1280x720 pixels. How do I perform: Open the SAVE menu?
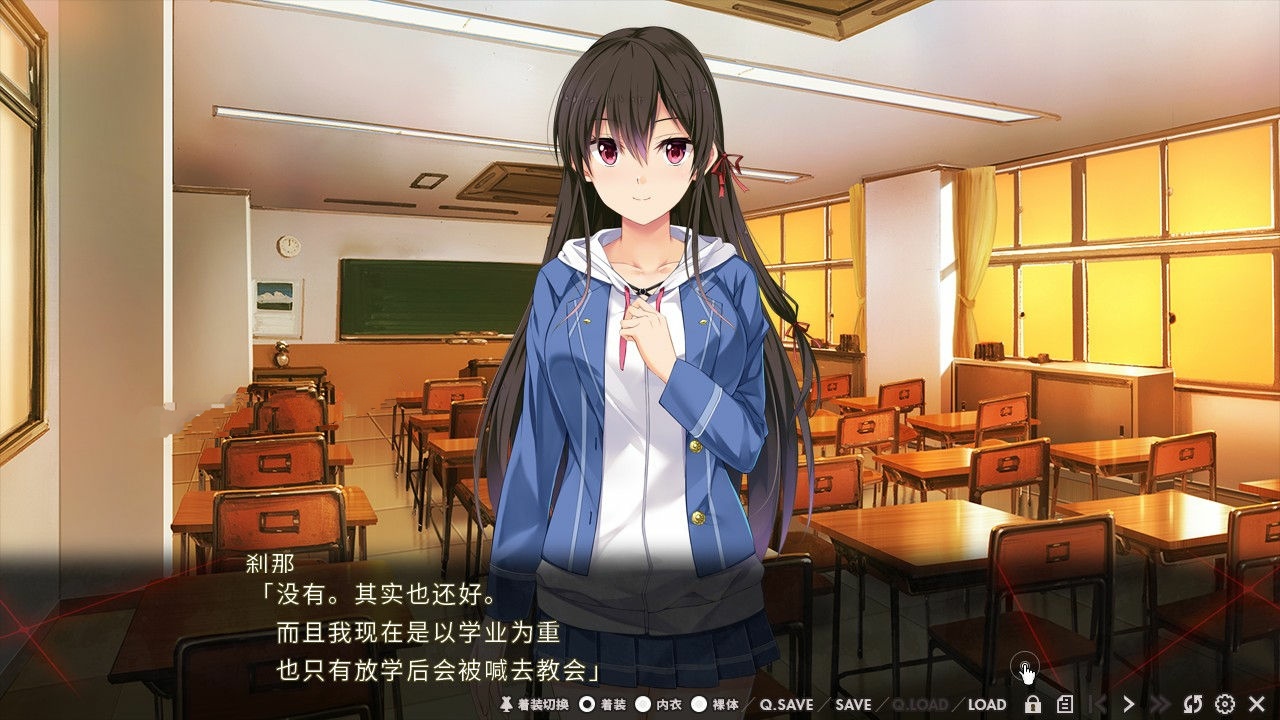pos(853,705)
